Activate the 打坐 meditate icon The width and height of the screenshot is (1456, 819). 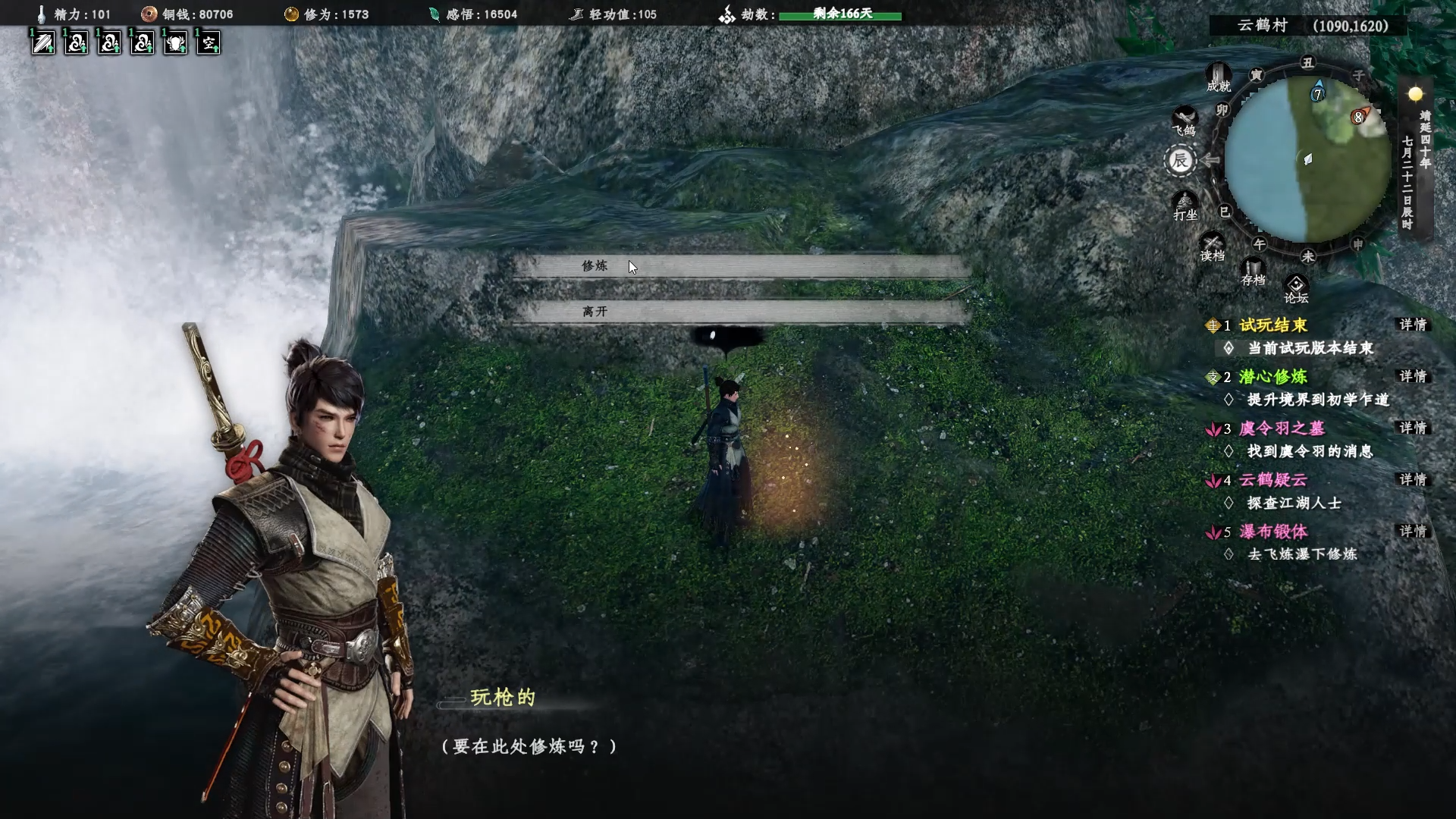point(1185,206)
